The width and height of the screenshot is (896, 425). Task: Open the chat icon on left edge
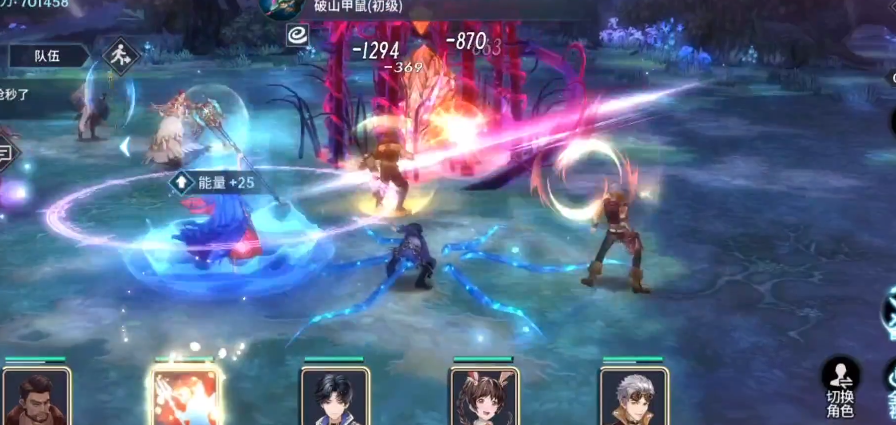6,152
